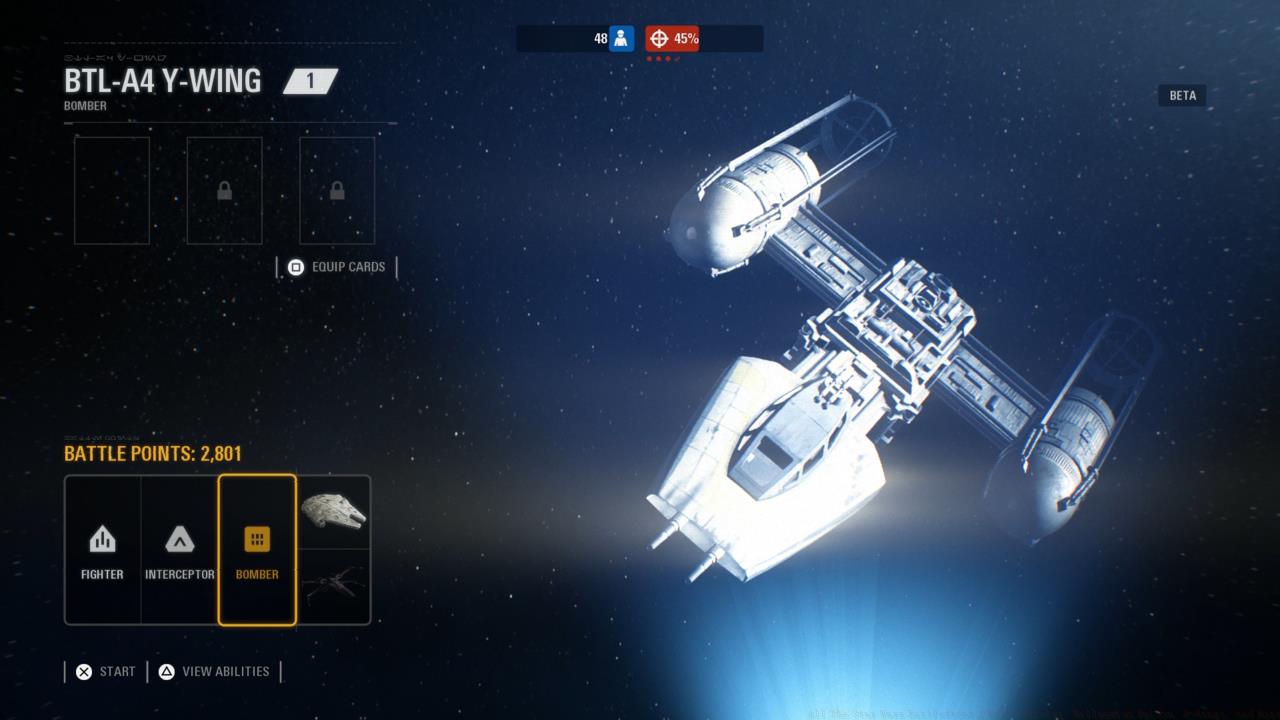Select the Interceptor class icon
This screenshot has height=720, width=1280.
coord(179,538)
